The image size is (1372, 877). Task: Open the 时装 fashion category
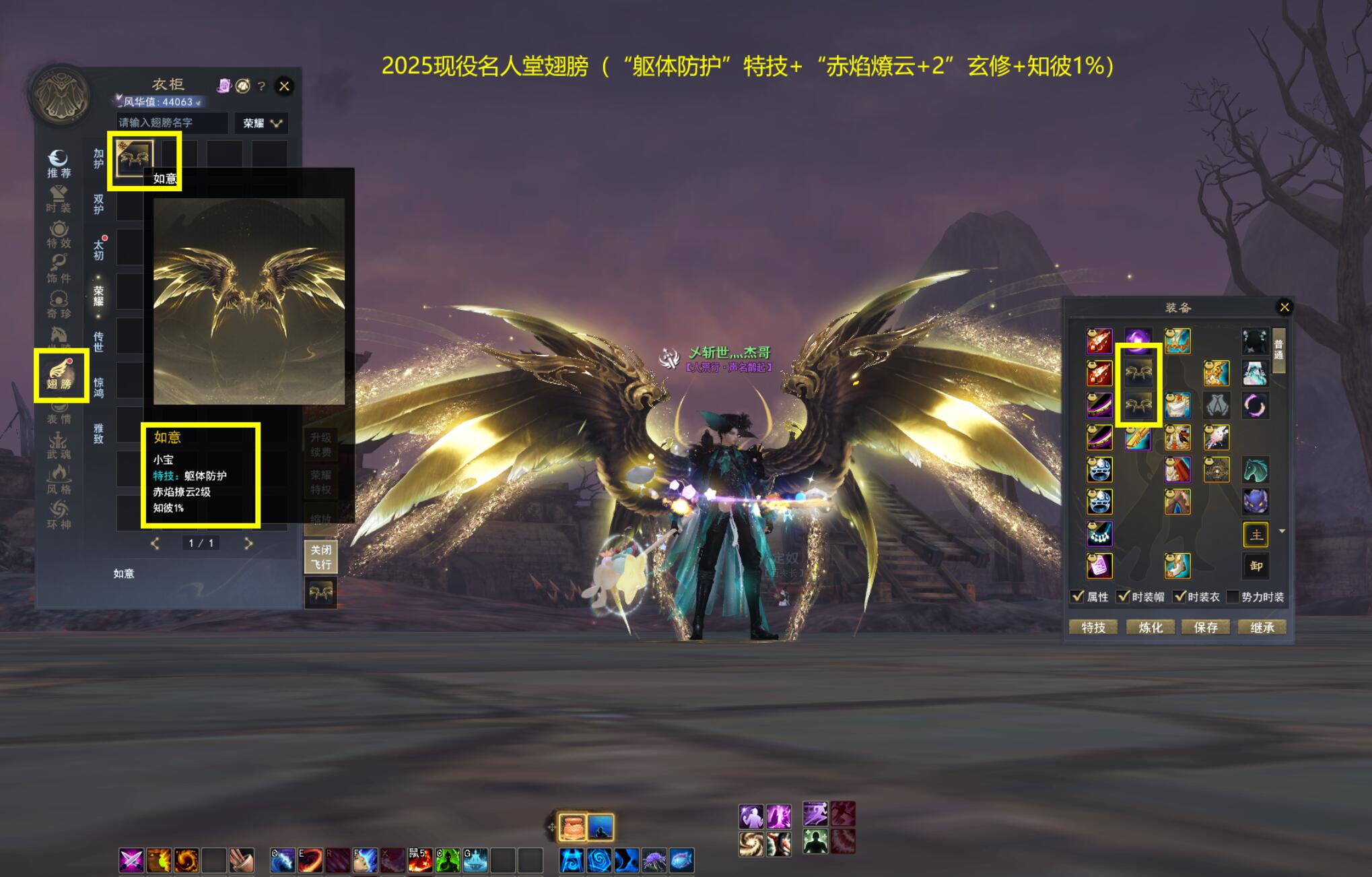[59, 199]
